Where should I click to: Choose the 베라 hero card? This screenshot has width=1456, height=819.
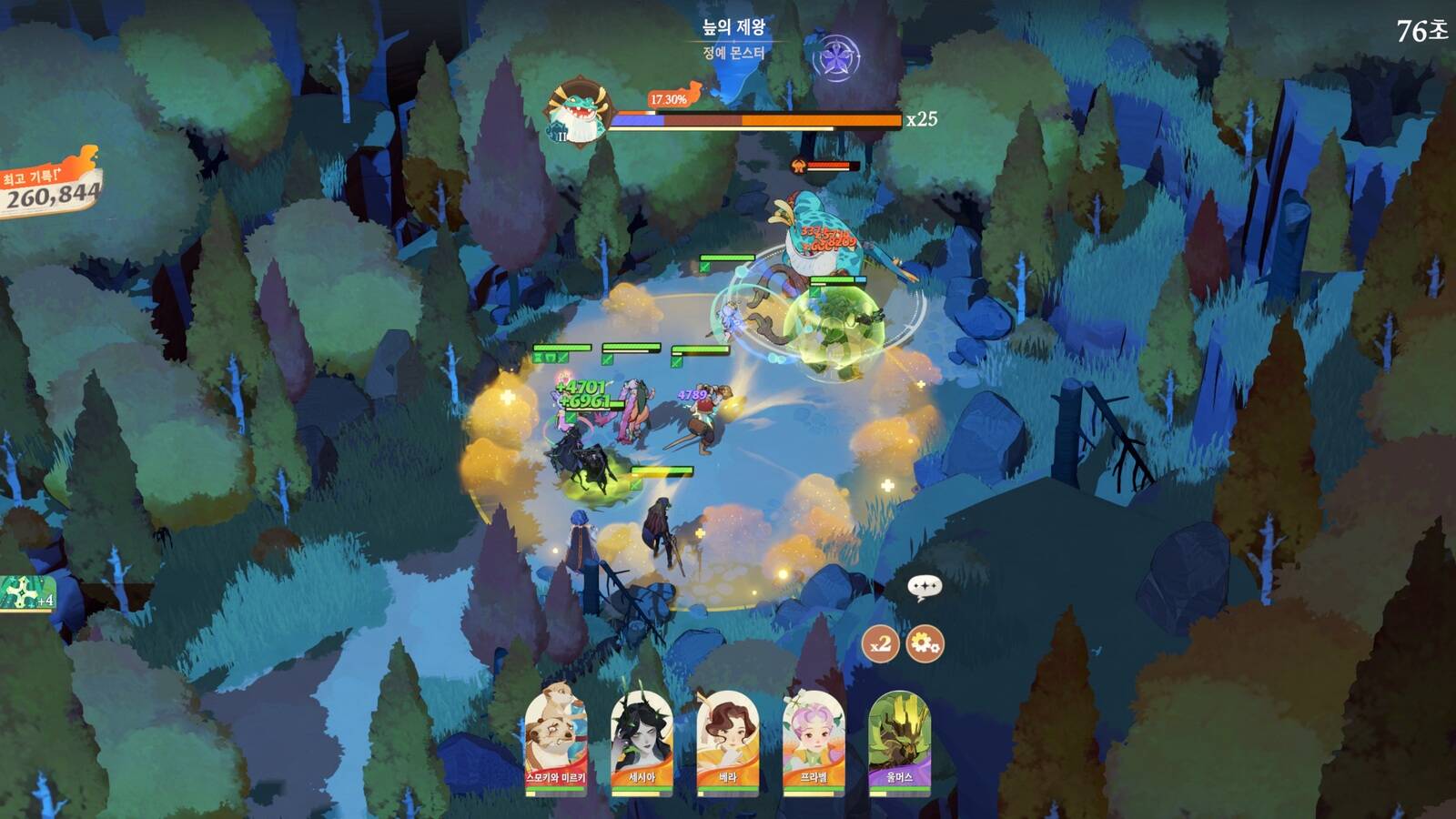pos(727,741)
